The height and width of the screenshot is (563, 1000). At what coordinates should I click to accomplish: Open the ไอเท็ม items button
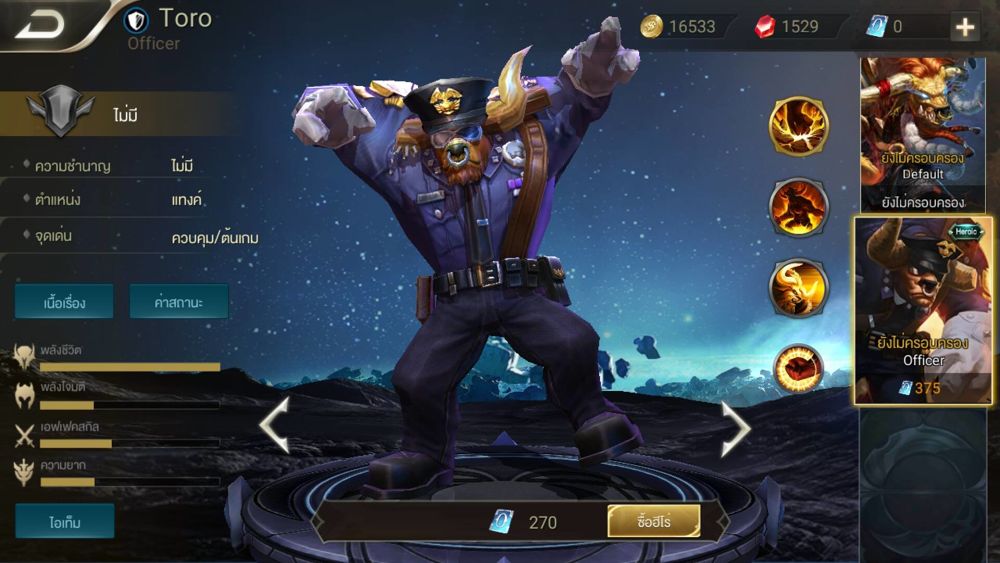pyautogui.click(x=64, y=521)
